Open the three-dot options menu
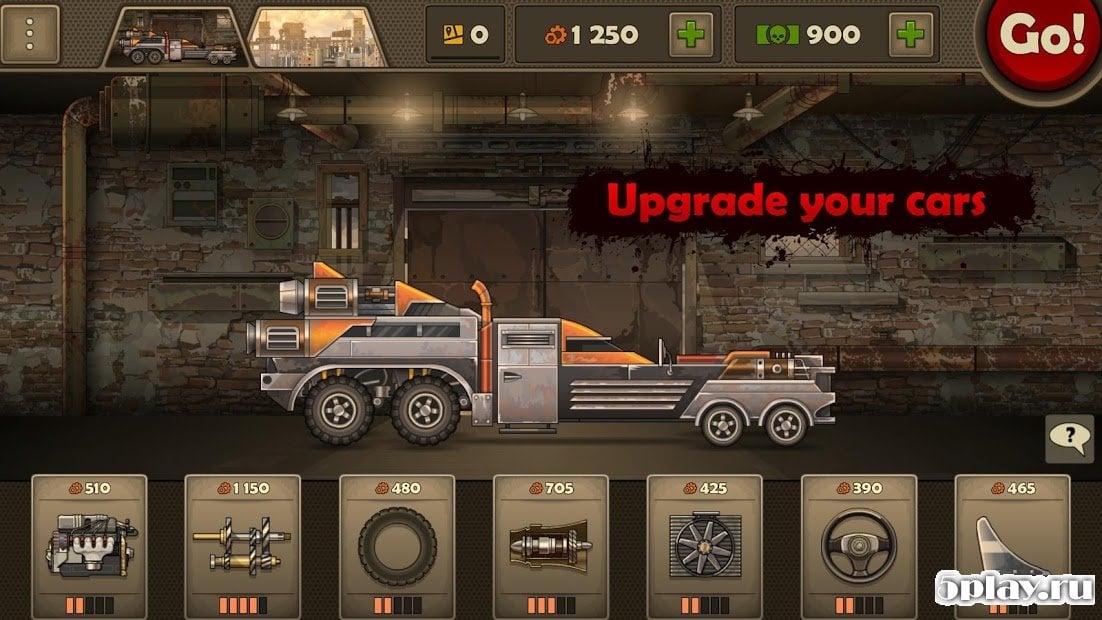1102x620 pixels. coord(31,34)
